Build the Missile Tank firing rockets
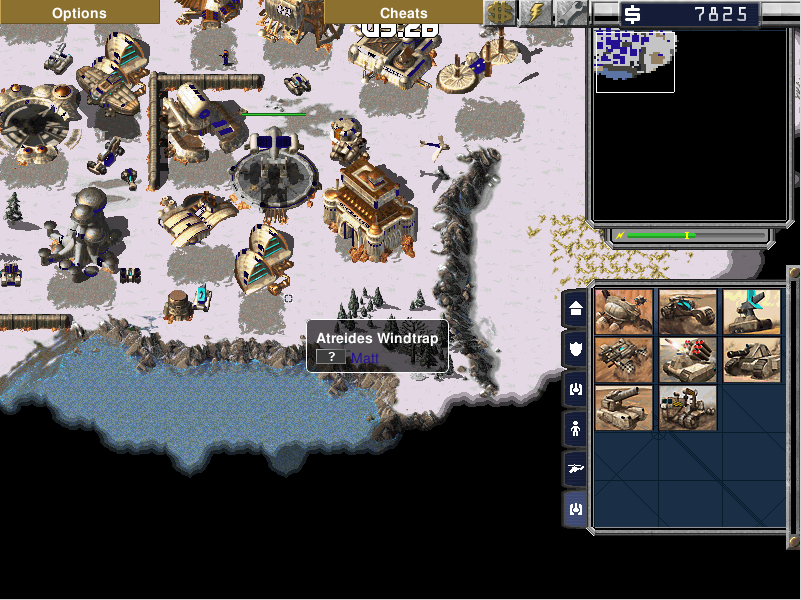The height and width of the screenshot is (600, 801). (688, 360)
